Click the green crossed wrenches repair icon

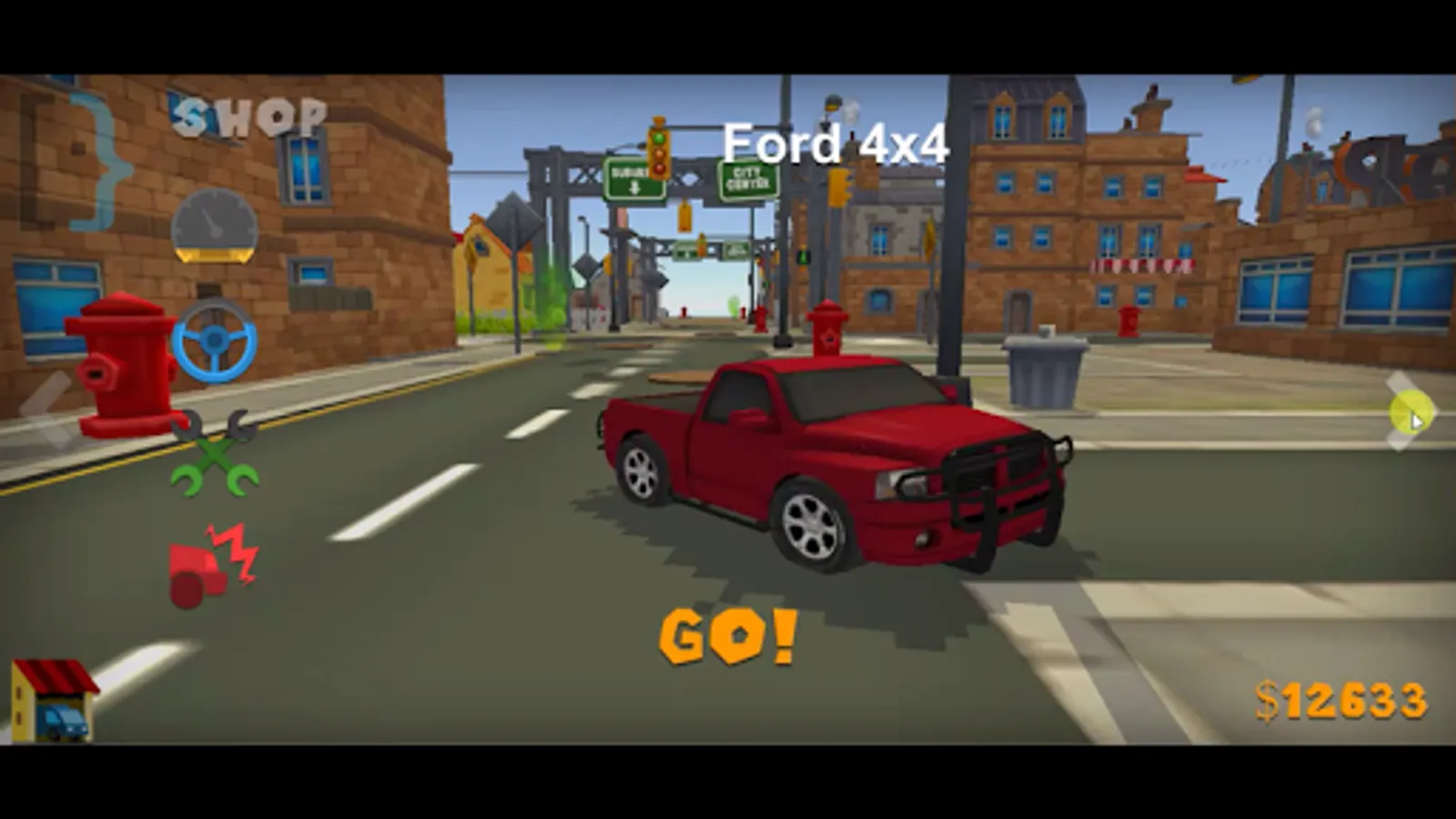[215, 453]
